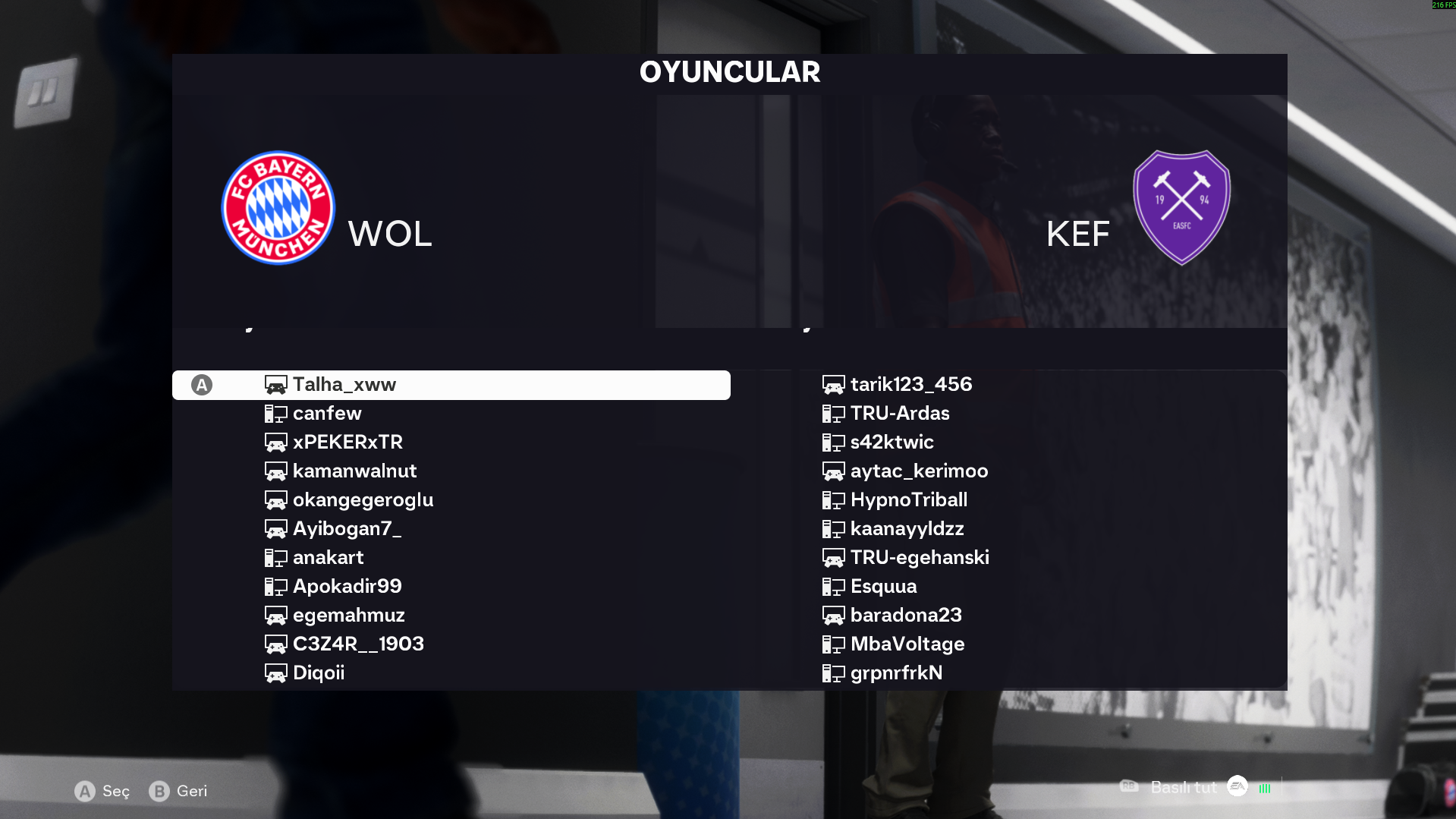Pick kamanwalnut from the player list
Screen dimensions: 1456x819
tap(354, 471)
